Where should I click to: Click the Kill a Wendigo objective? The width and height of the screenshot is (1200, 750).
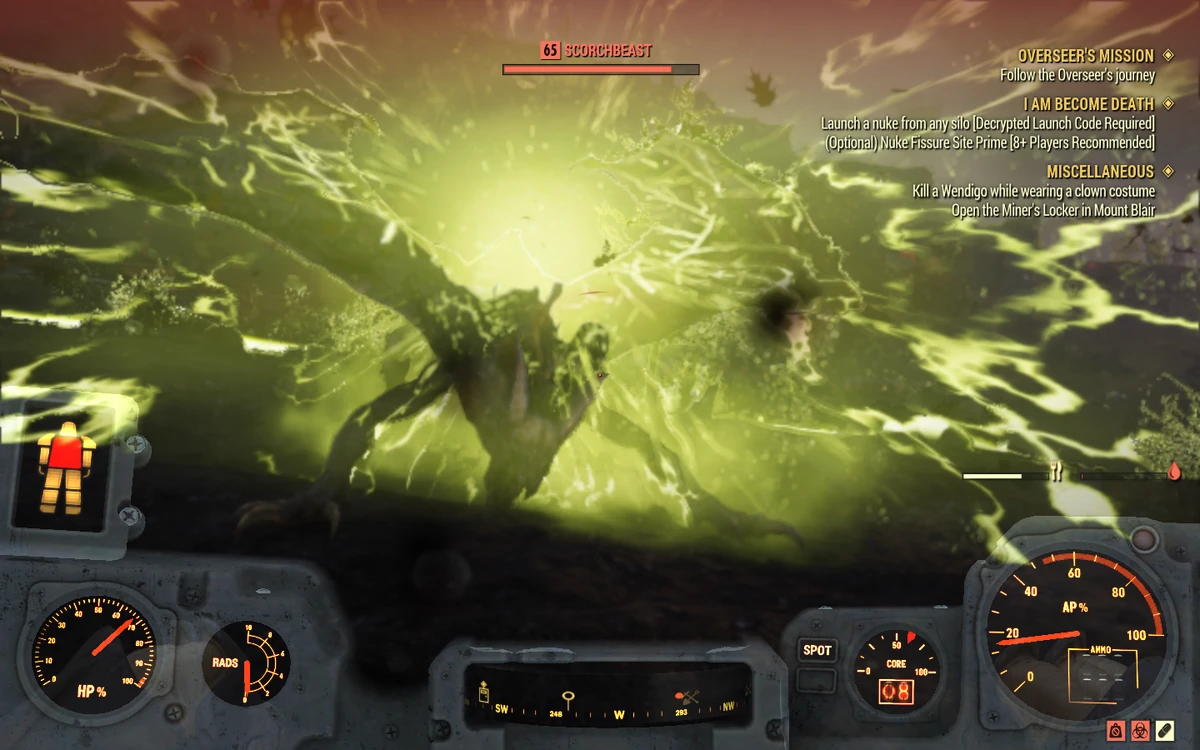[1033, 191]
